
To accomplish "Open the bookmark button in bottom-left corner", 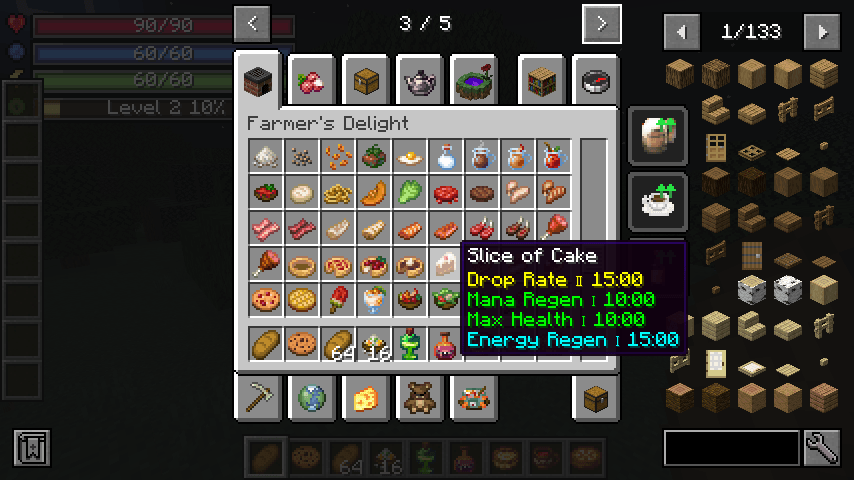I will pyautogui.click(x=32, y=448).
